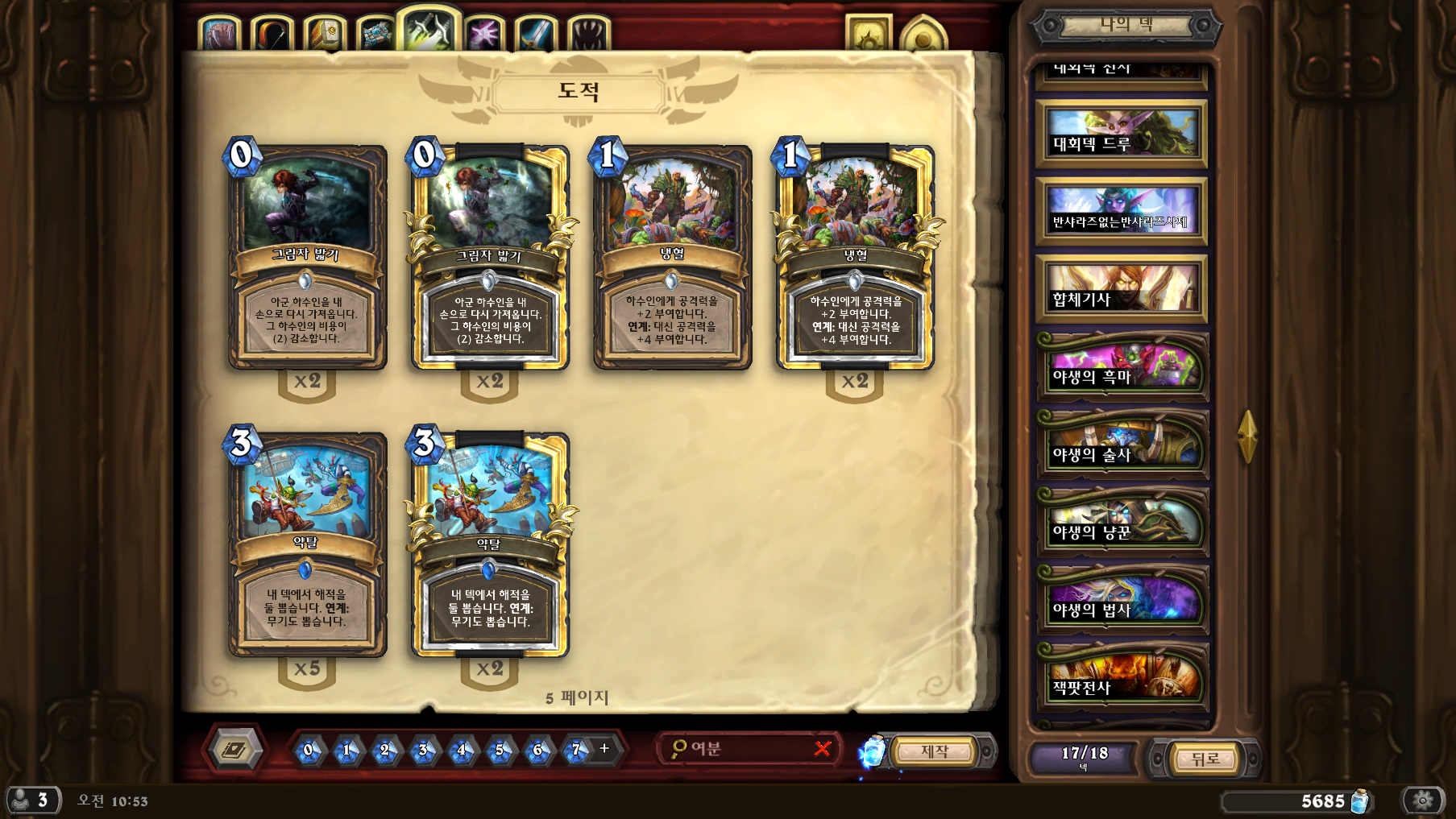Open the friends list icon
The width and height of the screenshot is (1456, 819).
(x=32, y=800)
